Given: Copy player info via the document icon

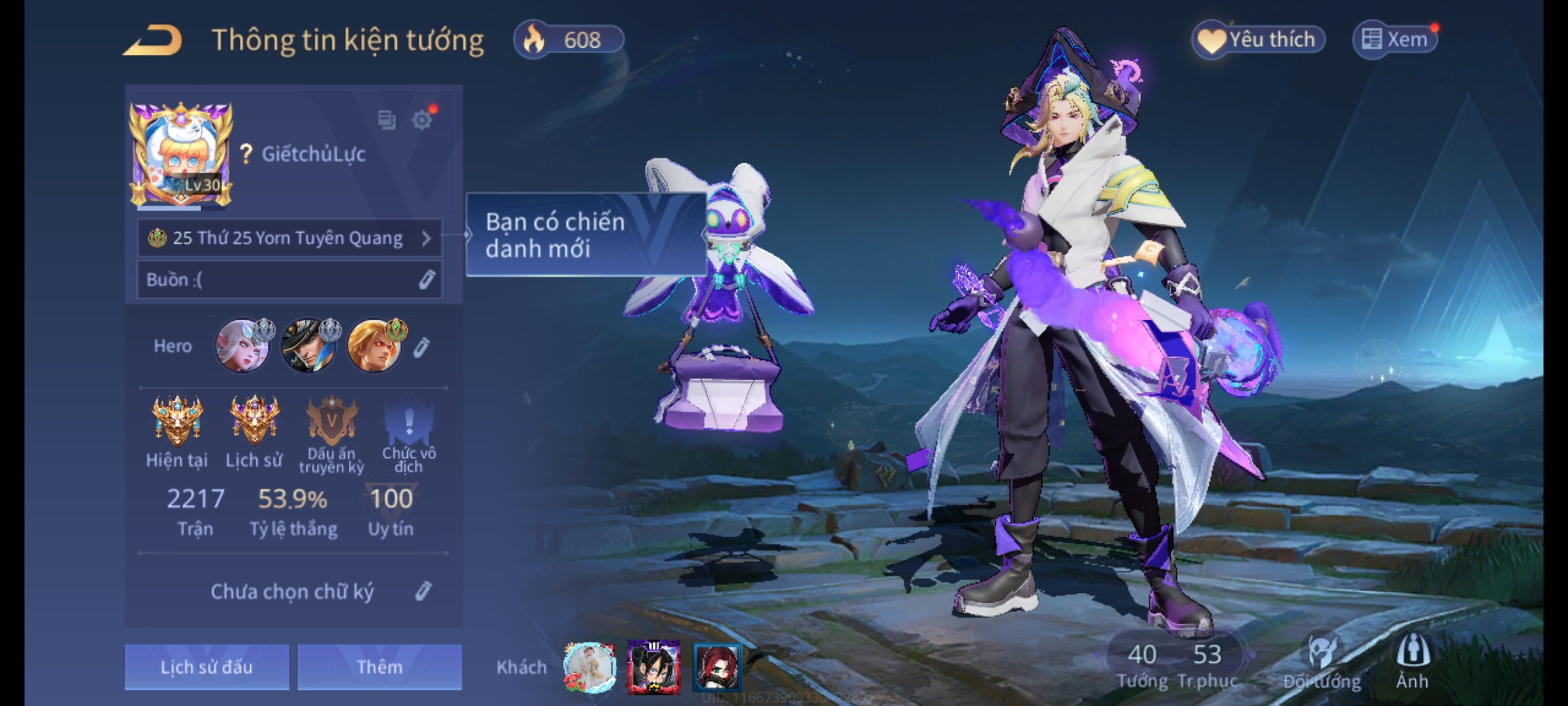Looking at the screenshot, I should tap(387, 120).
